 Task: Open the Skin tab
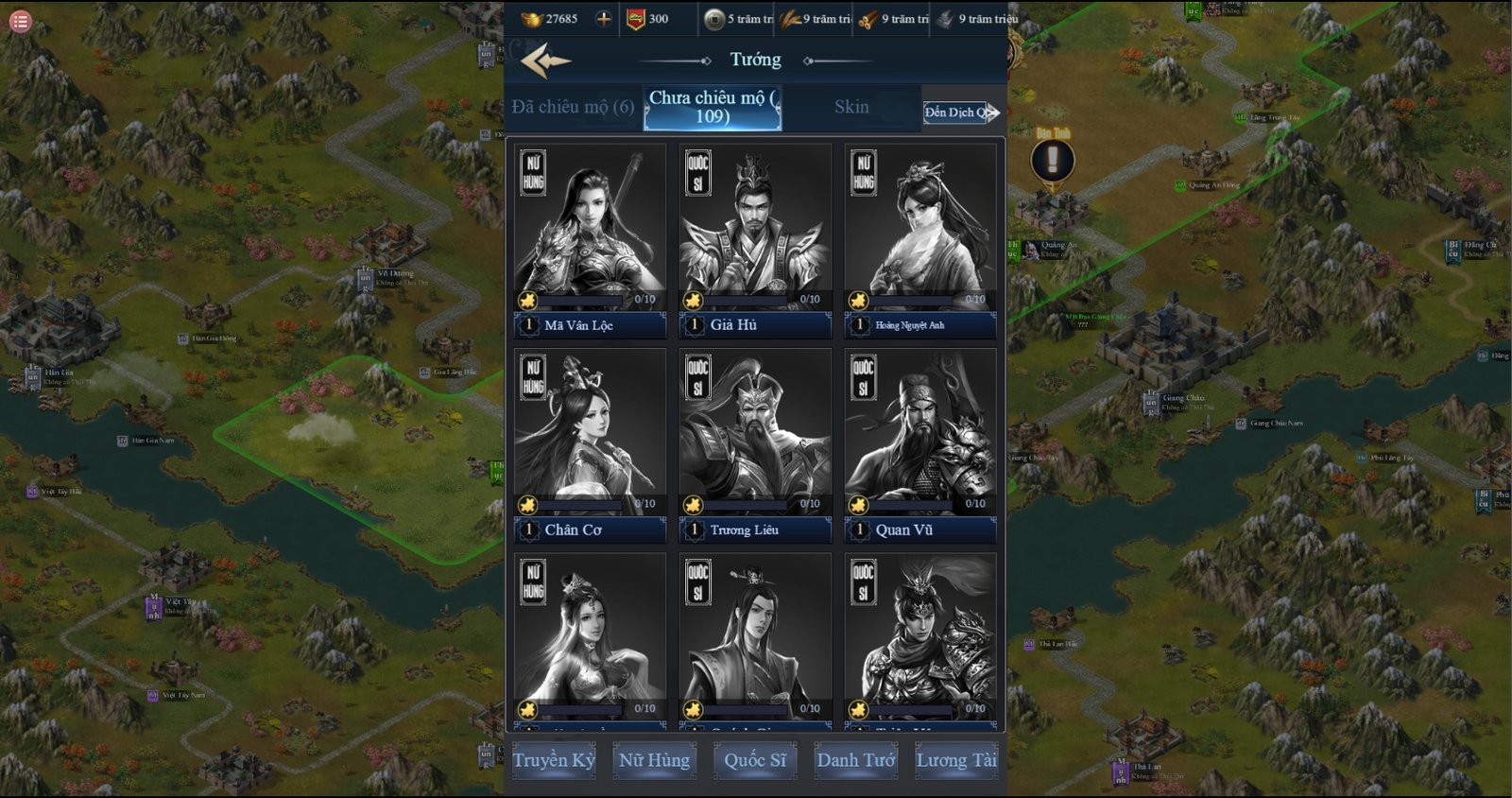pyautogui.click(x=851, y=107)
